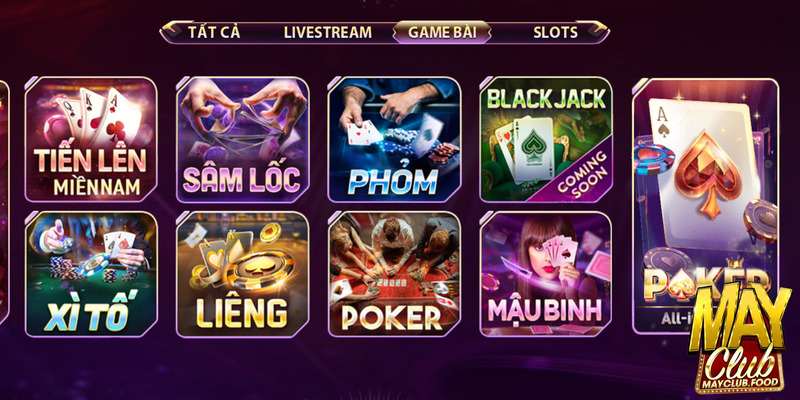Launch the Sâm Lốc card game
Viewport: 800px width, 400px height.
(x=243, y=140)
